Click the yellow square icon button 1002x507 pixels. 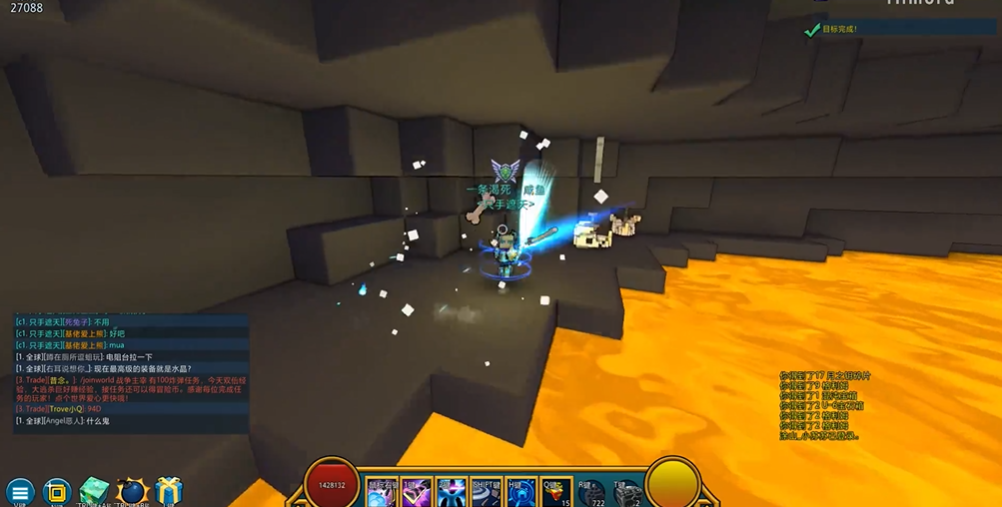(57, 492)
